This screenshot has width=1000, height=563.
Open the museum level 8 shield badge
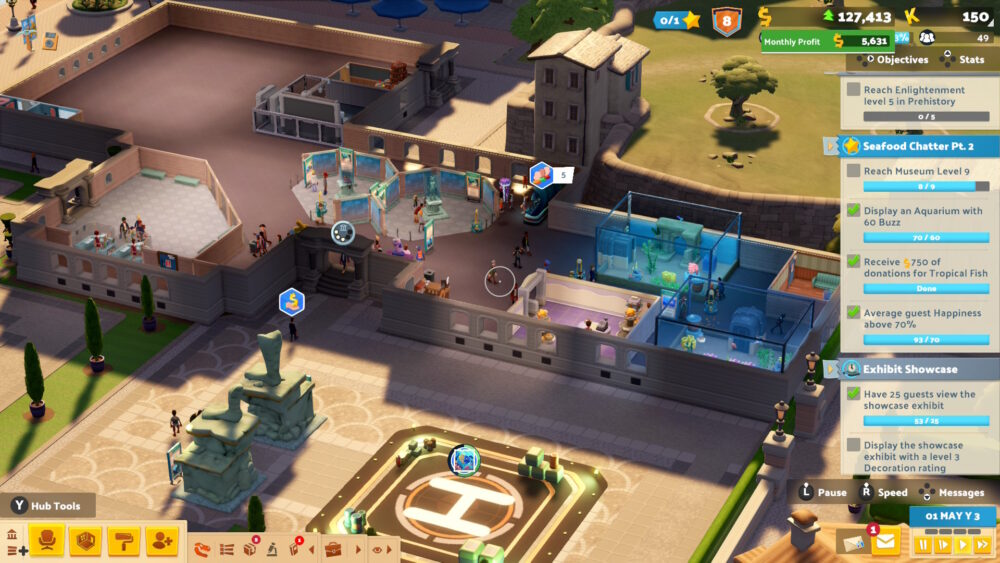(726, 20)
